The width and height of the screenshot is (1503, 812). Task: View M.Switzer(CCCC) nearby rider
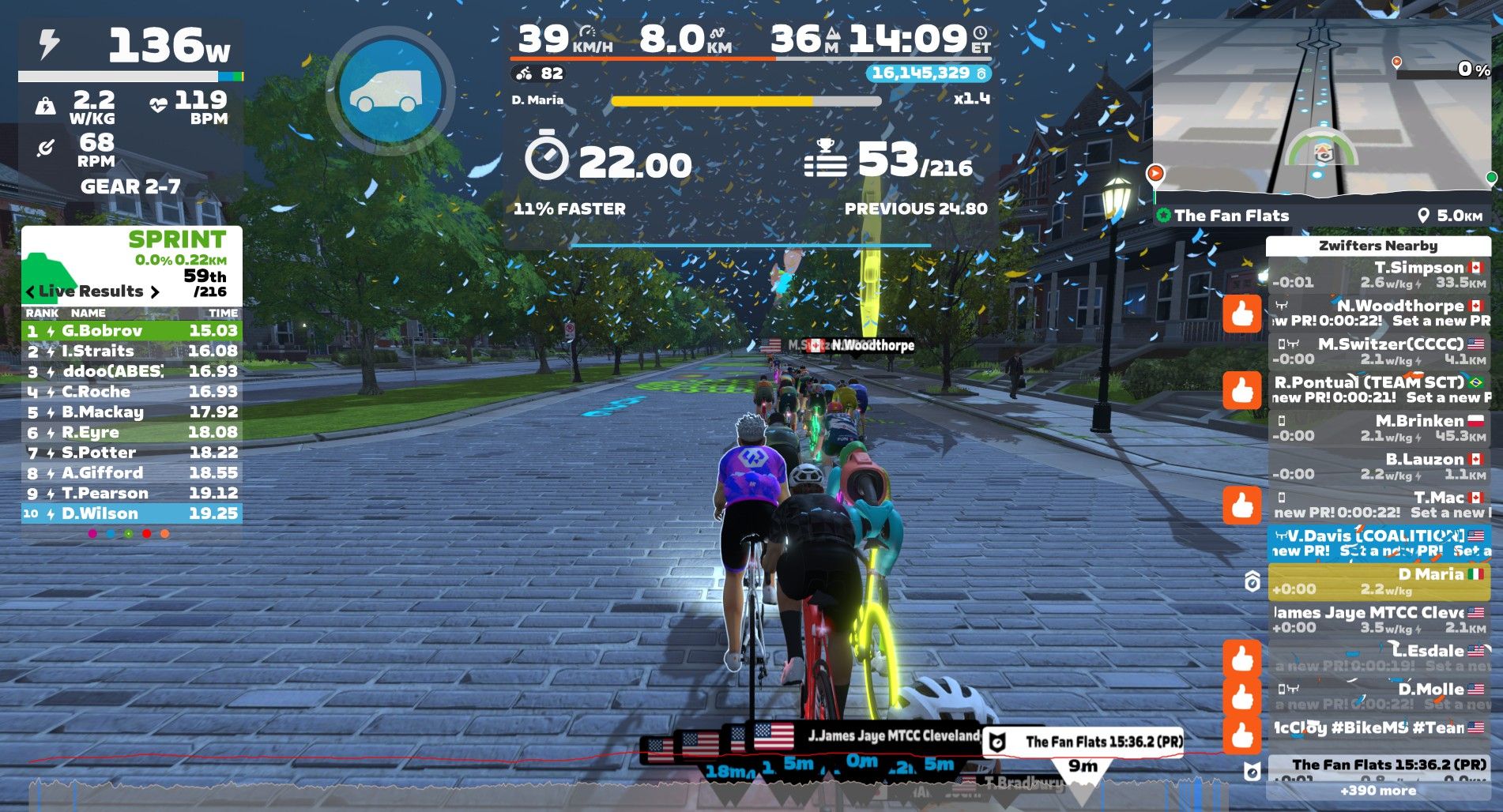[1378, 351]
